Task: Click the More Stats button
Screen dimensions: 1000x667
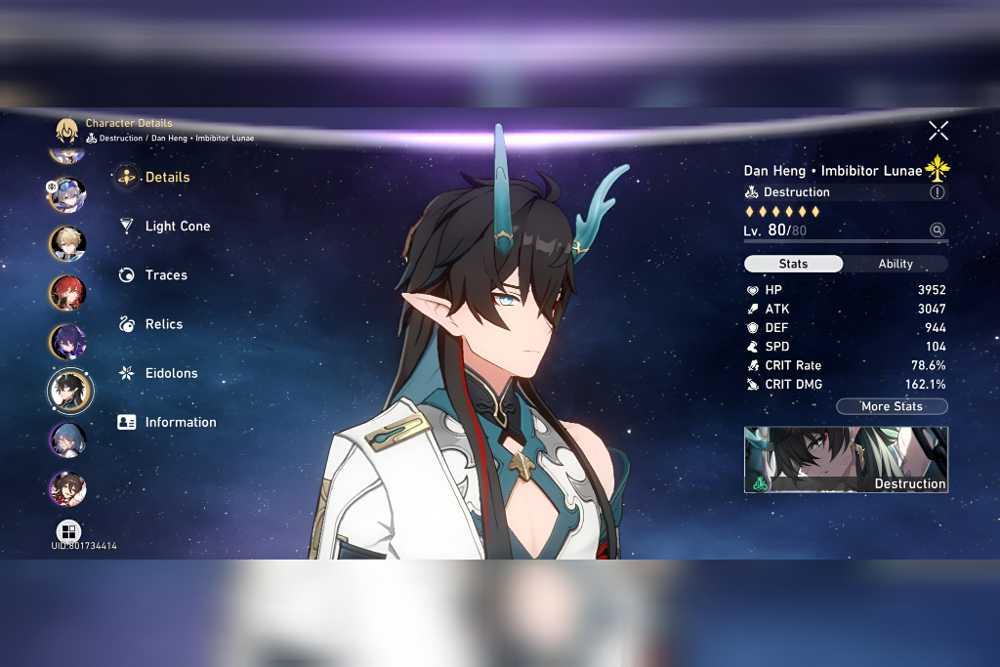Action: click(891, 407)
